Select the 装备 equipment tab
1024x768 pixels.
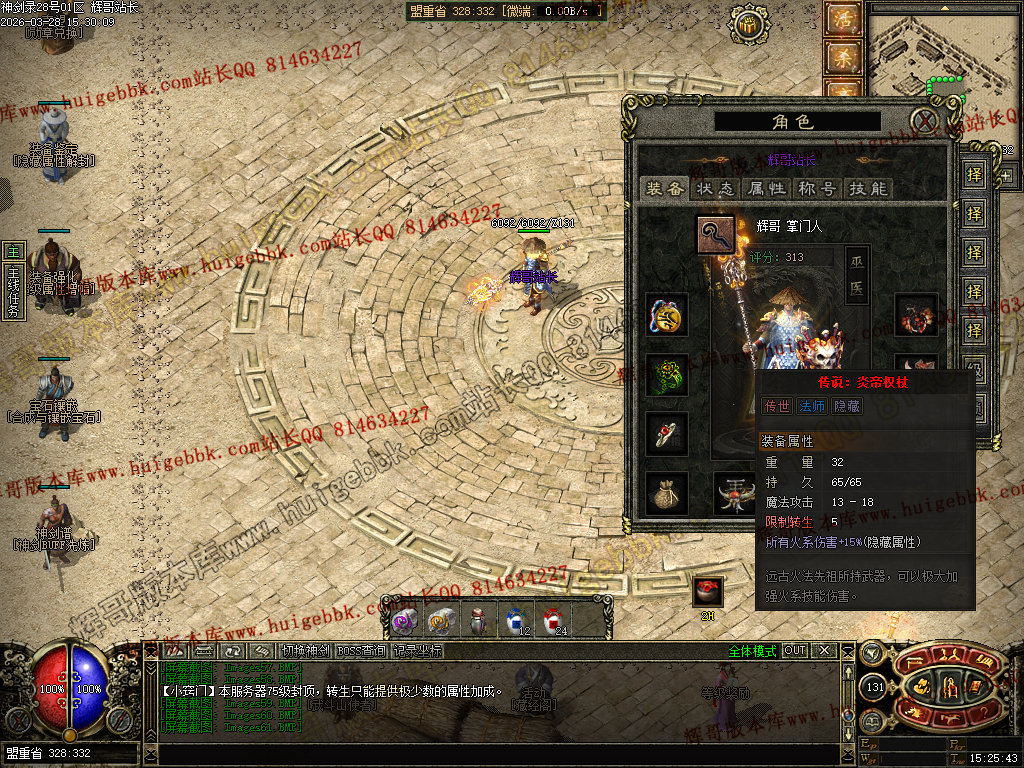tap(665, 188)
